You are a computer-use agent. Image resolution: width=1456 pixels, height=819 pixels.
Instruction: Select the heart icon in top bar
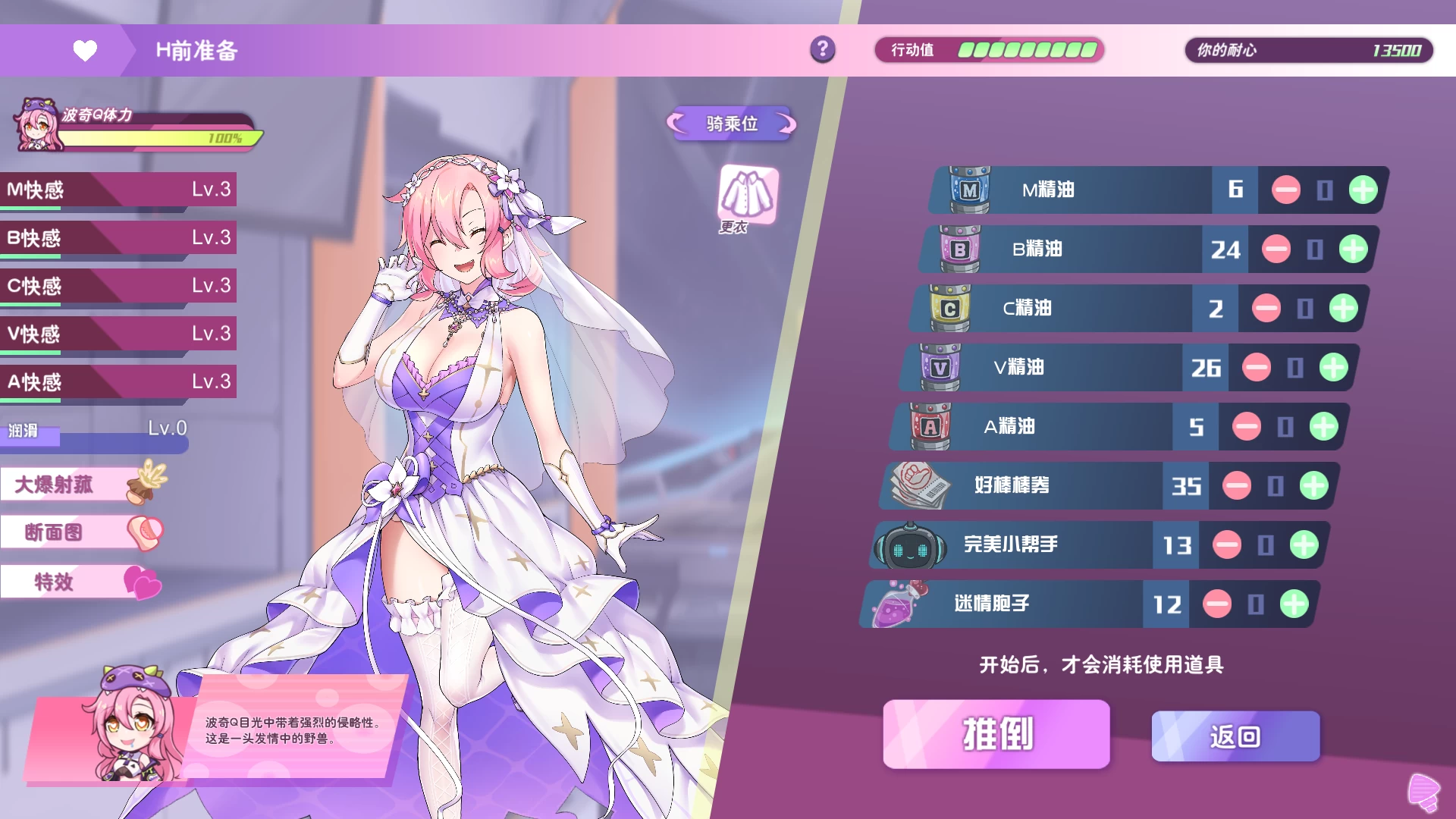click(x=85, y=50)
